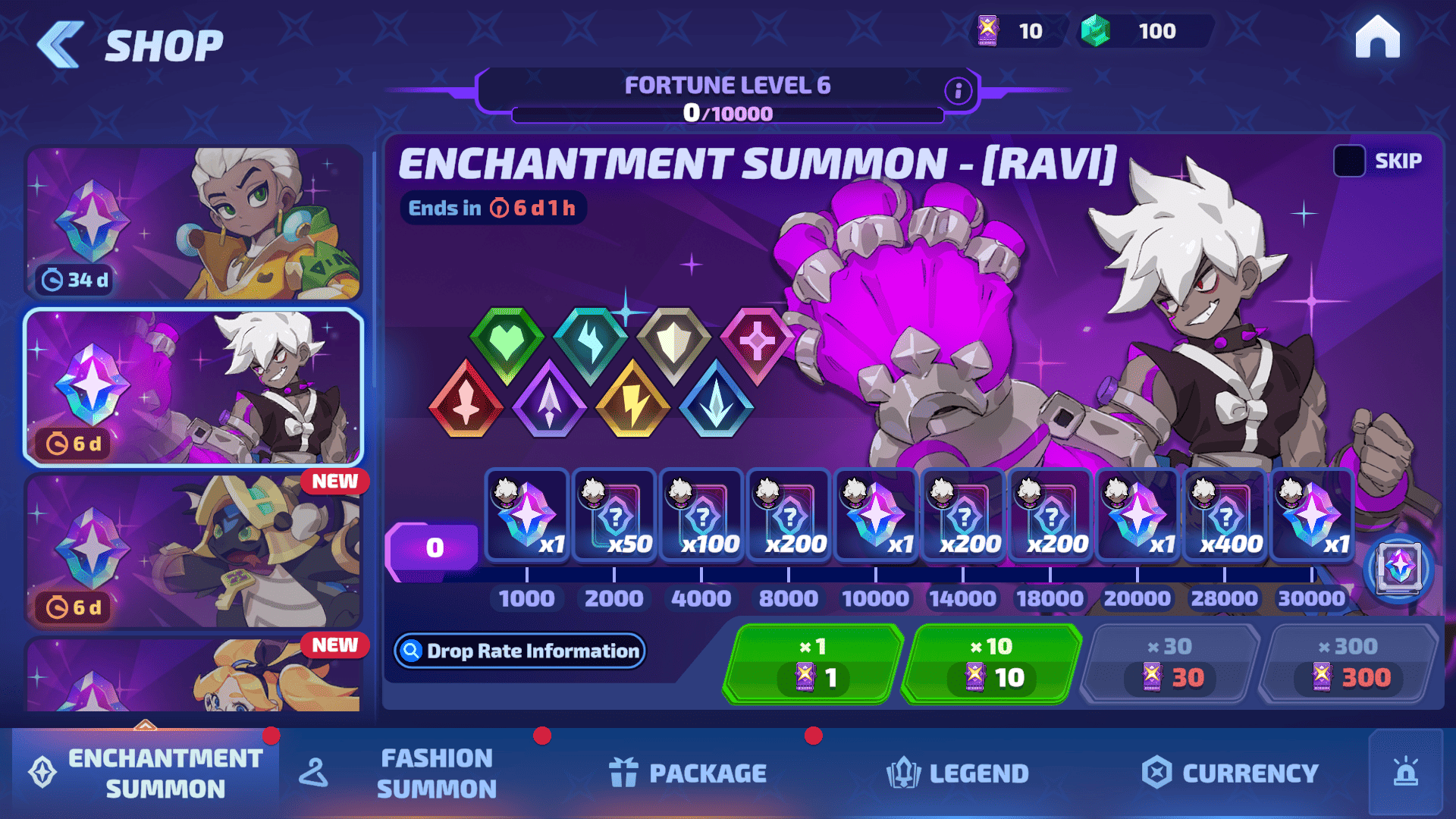Image resolution: width=1456 pixels, height=819 pixels.
Task: Open the Package tab
Action: [688, 773]
